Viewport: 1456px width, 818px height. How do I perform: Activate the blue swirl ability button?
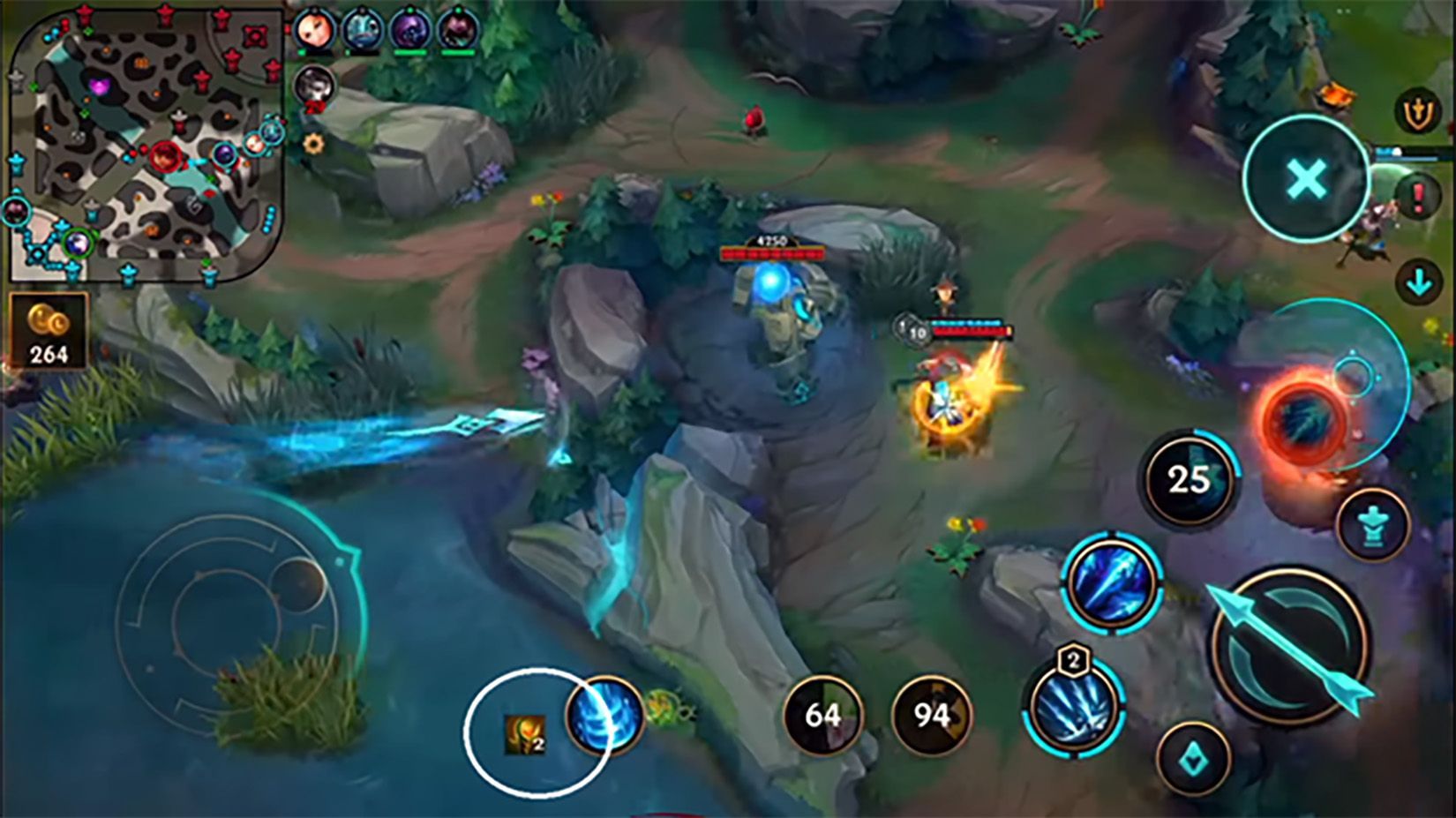(x=604, y=717)
